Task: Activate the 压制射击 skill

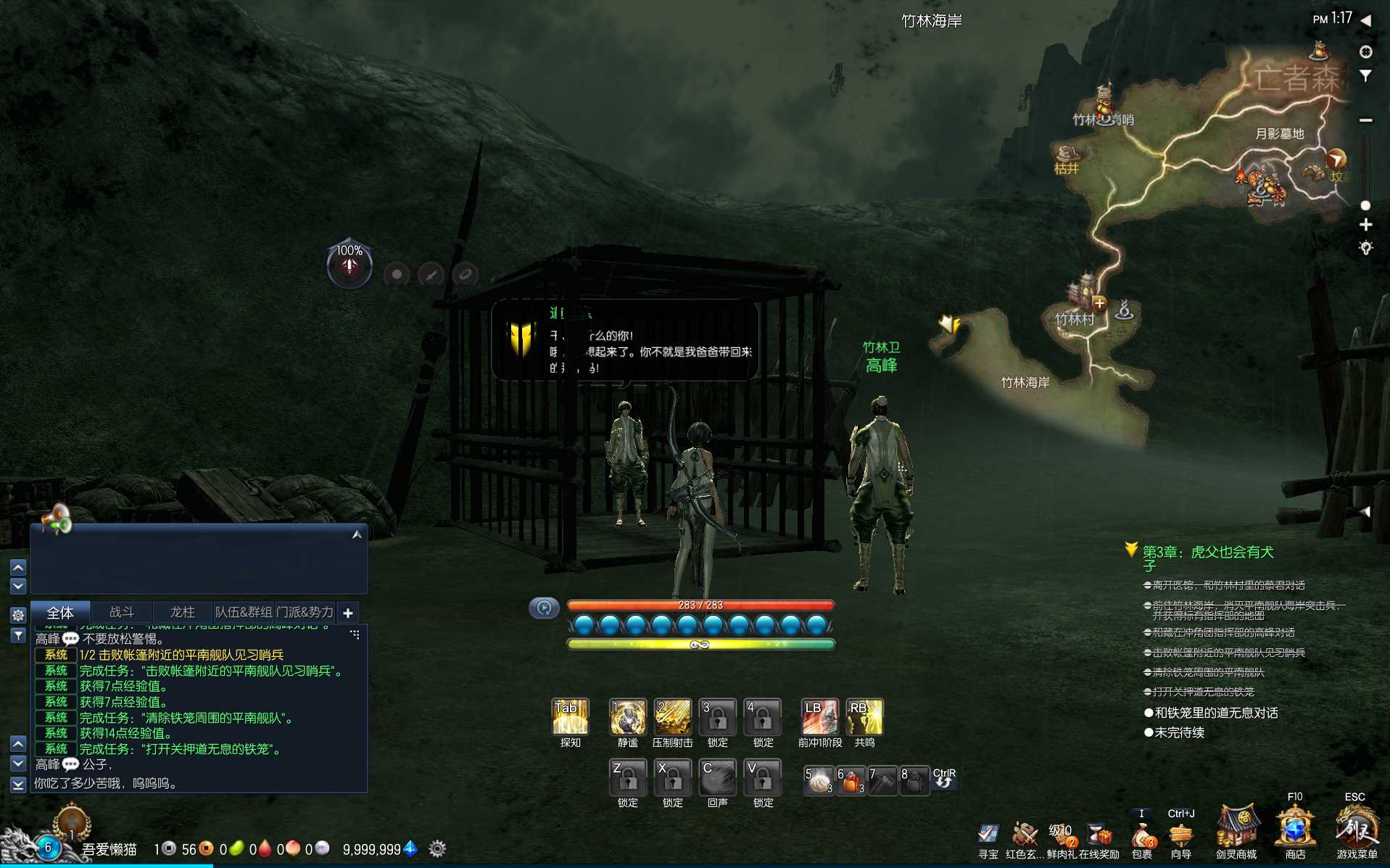Action: click(x=673, y=717)
